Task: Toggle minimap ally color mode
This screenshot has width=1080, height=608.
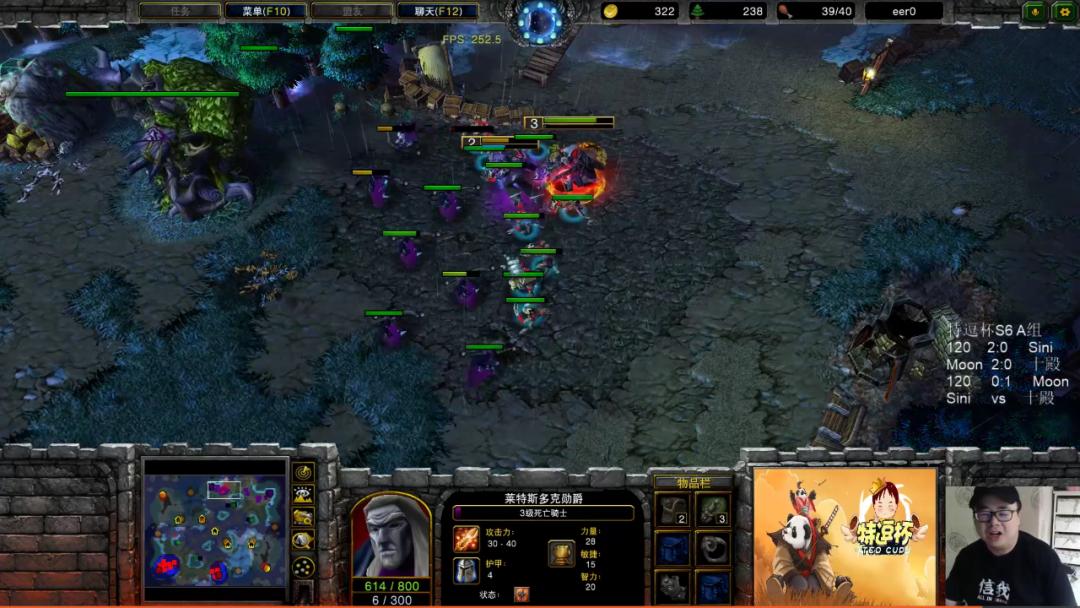Action: (303, 517)
